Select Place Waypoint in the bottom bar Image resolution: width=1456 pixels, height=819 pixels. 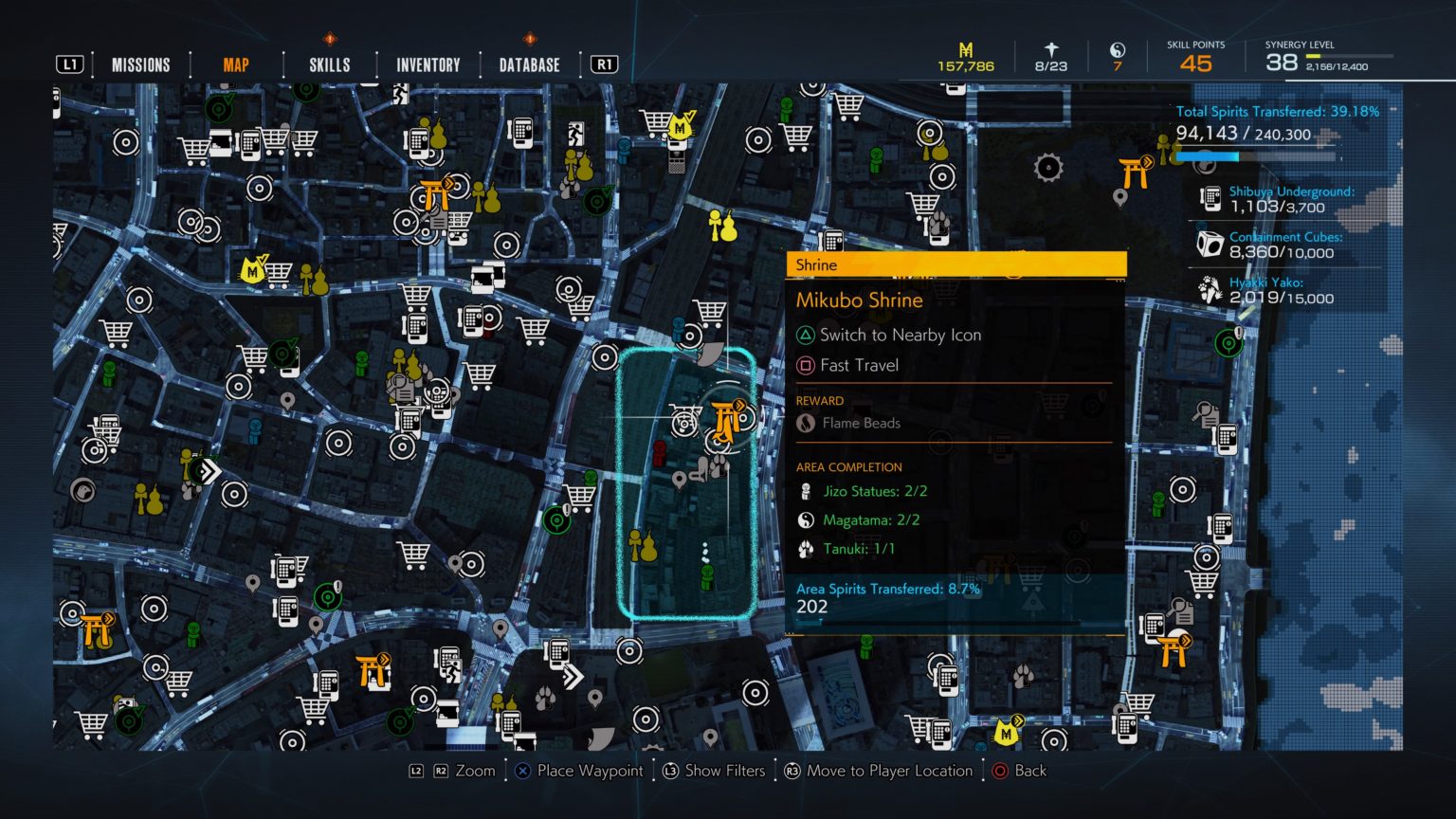point(589,771)
